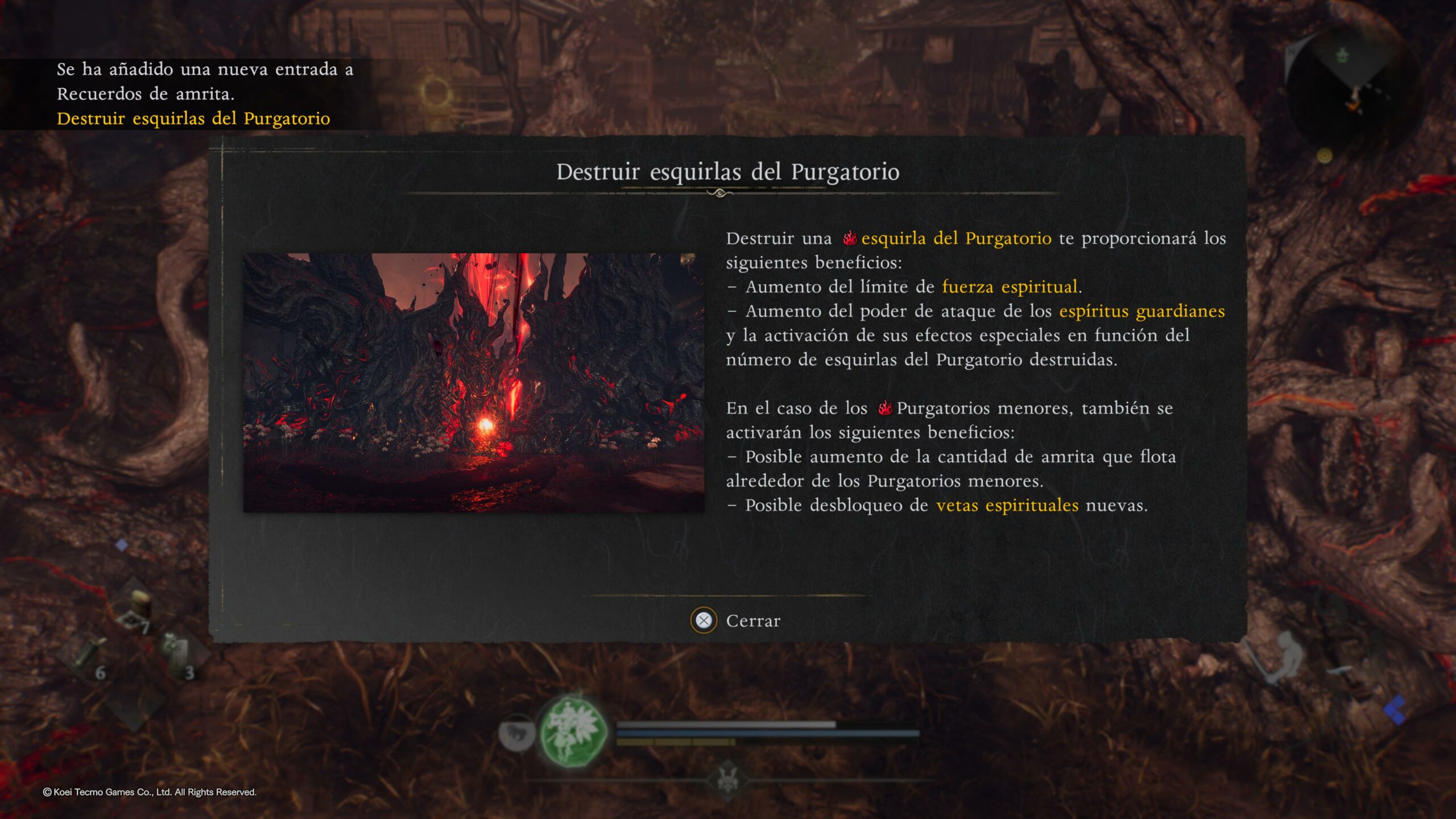
Task: Close the tutorial with the Cerrar button
Action: (x=736, y=621)
